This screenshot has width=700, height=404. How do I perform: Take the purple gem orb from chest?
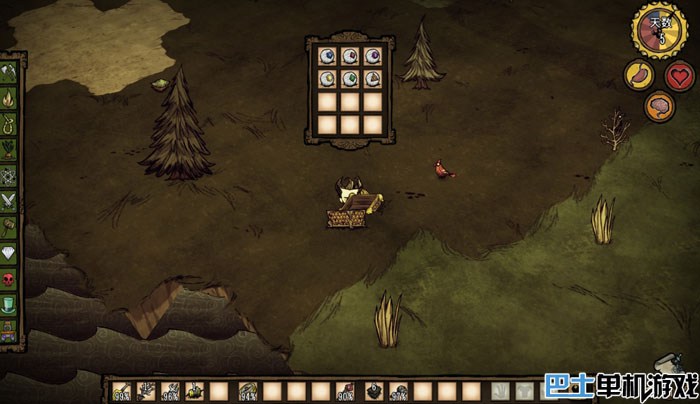(x=372, y=56)
